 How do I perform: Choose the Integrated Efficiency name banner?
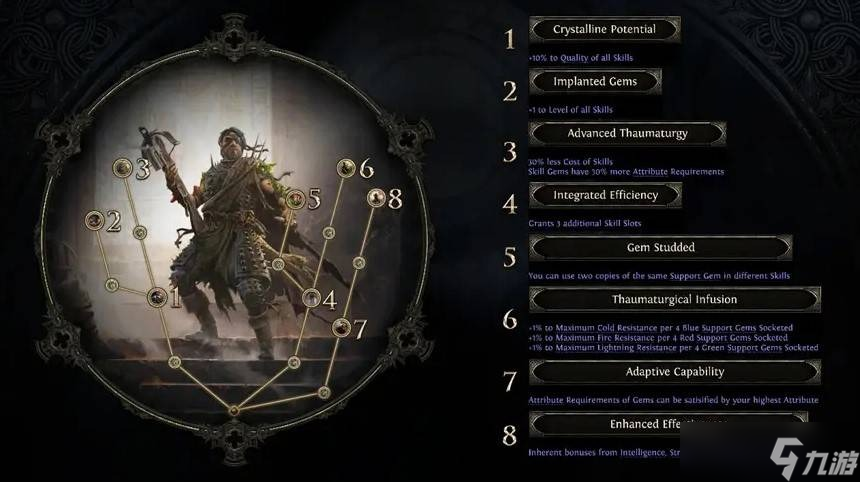(605, 195)
